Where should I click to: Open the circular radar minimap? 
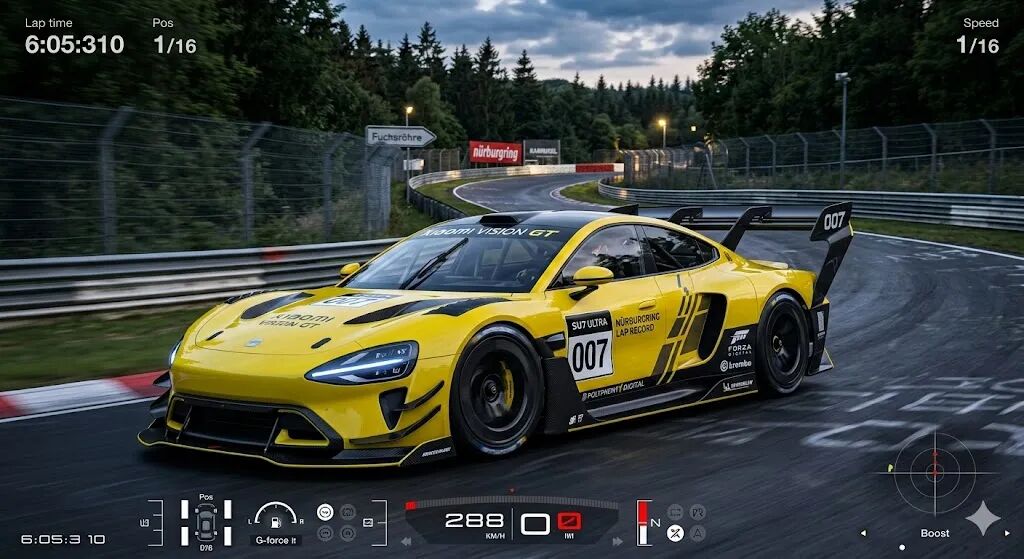(934, 473)
